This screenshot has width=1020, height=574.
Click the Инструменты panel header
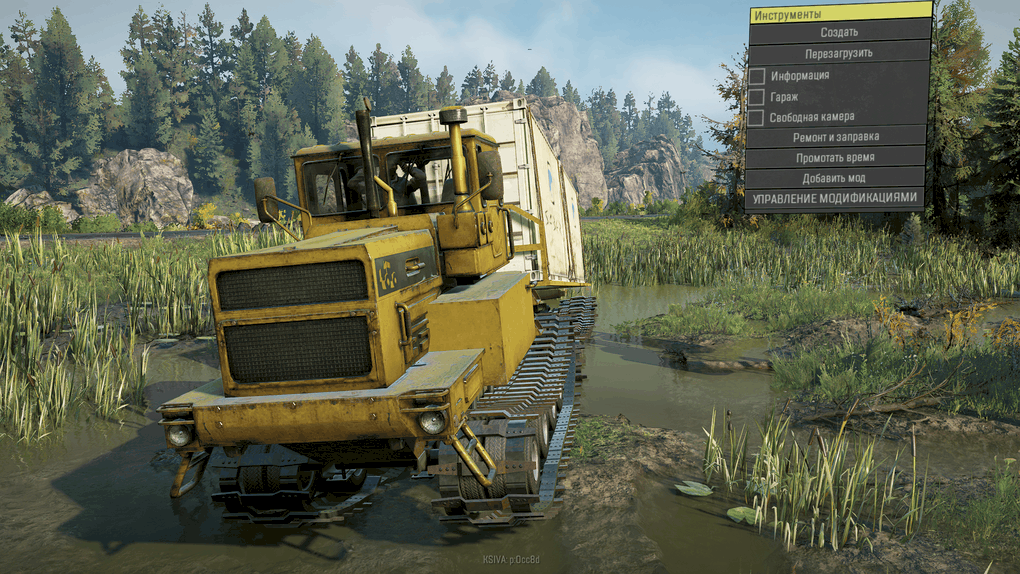tap(838, 14)
